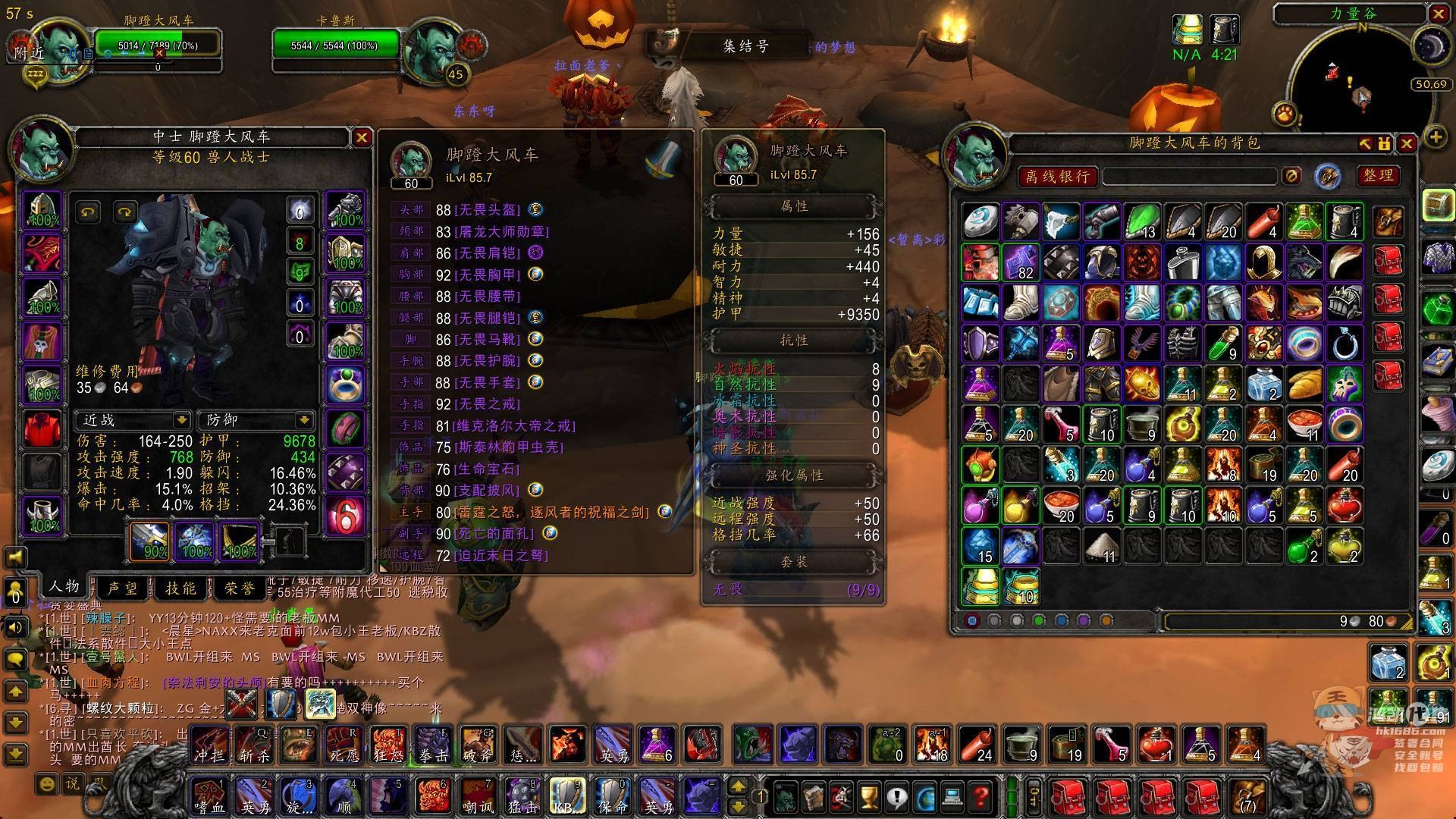Select the 荣誉 honor tab
The image size is (1456, 819).
239,588
